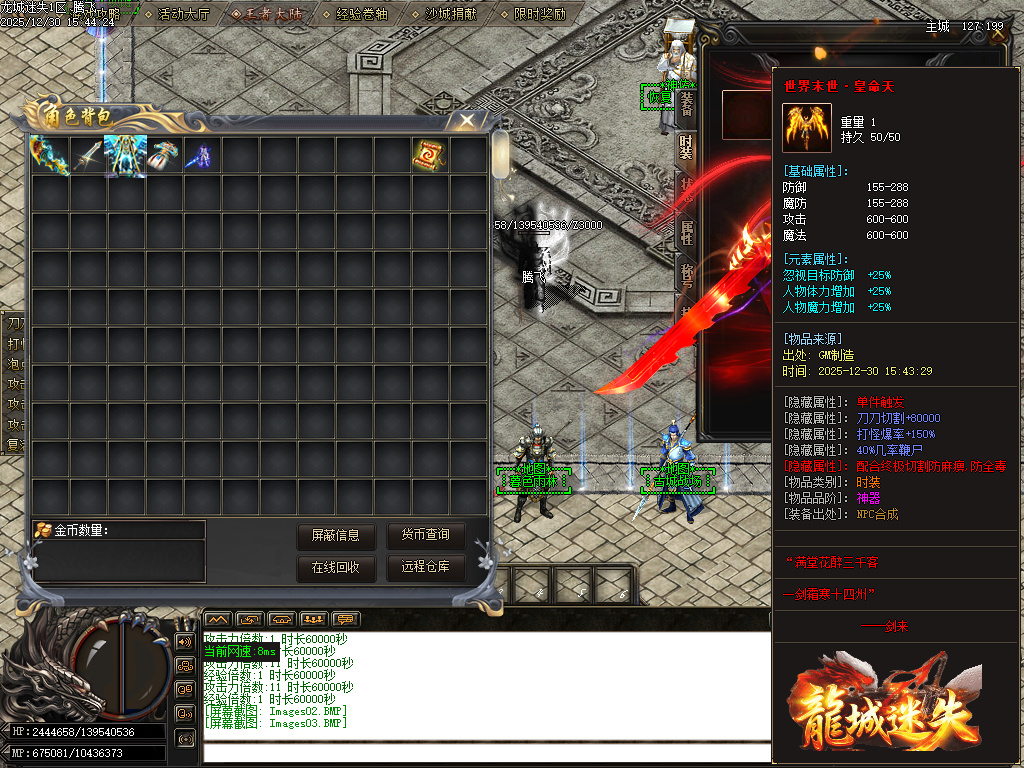Click the 货币查询 currency query button

click(x=425, y=536)
